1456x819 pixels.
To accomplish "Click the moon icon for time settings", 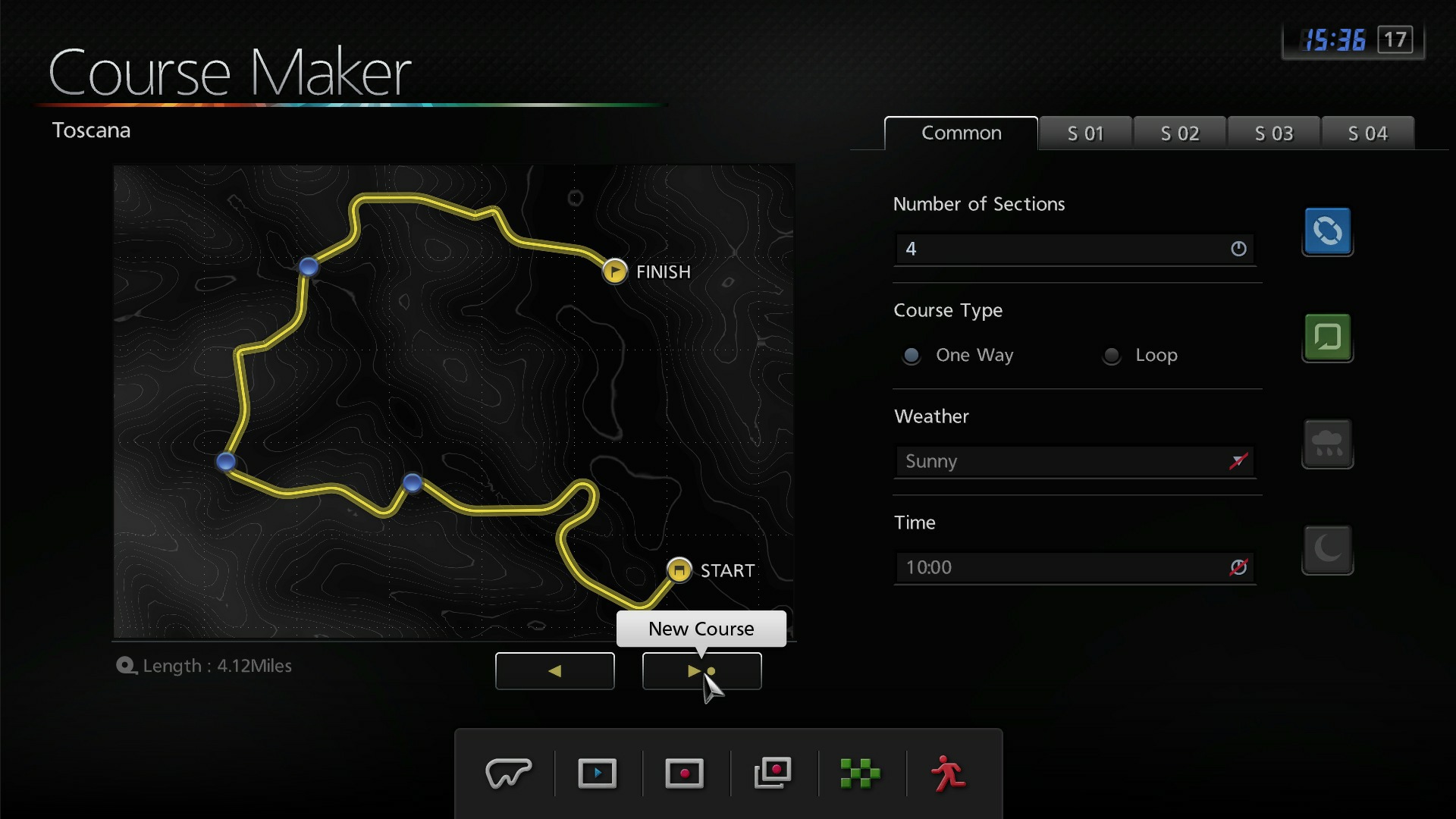I will click(1328, 551).
